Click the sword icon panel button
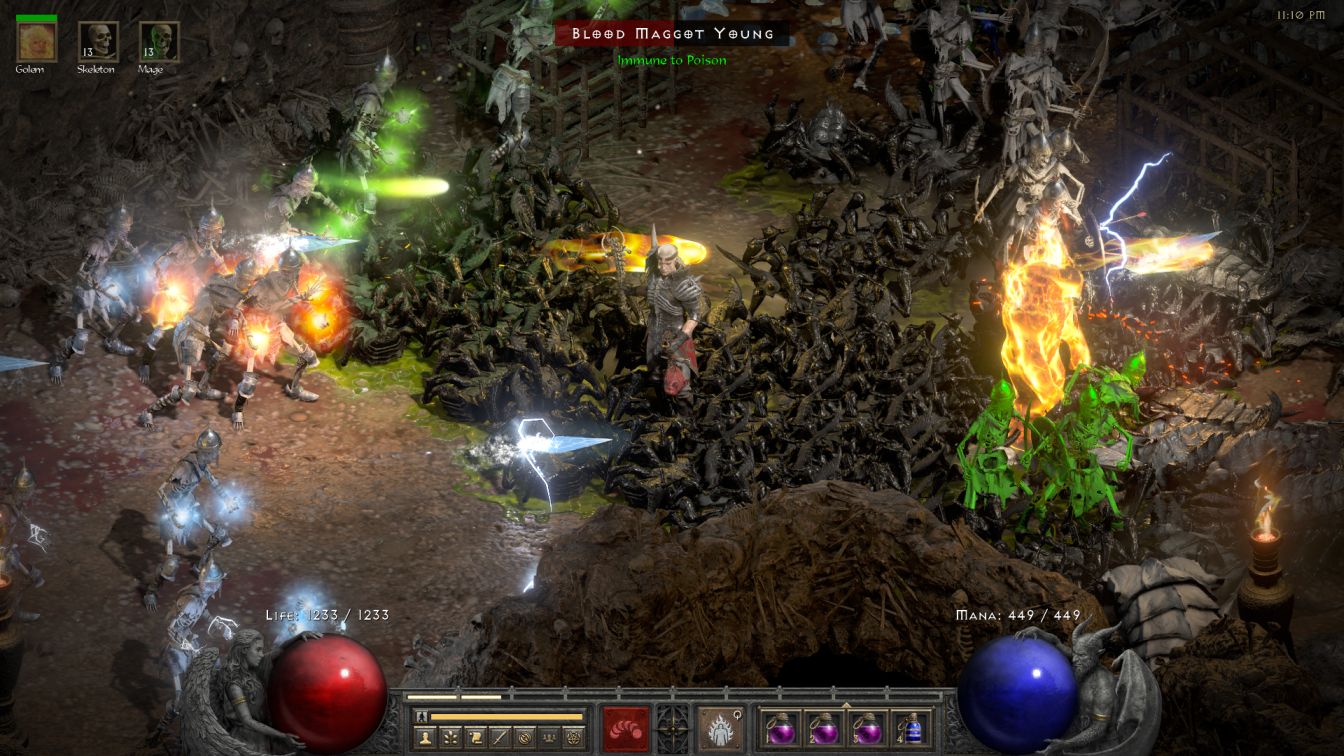Image resolution: width=1344 pixels, height=756 pixels. (499, 738)
